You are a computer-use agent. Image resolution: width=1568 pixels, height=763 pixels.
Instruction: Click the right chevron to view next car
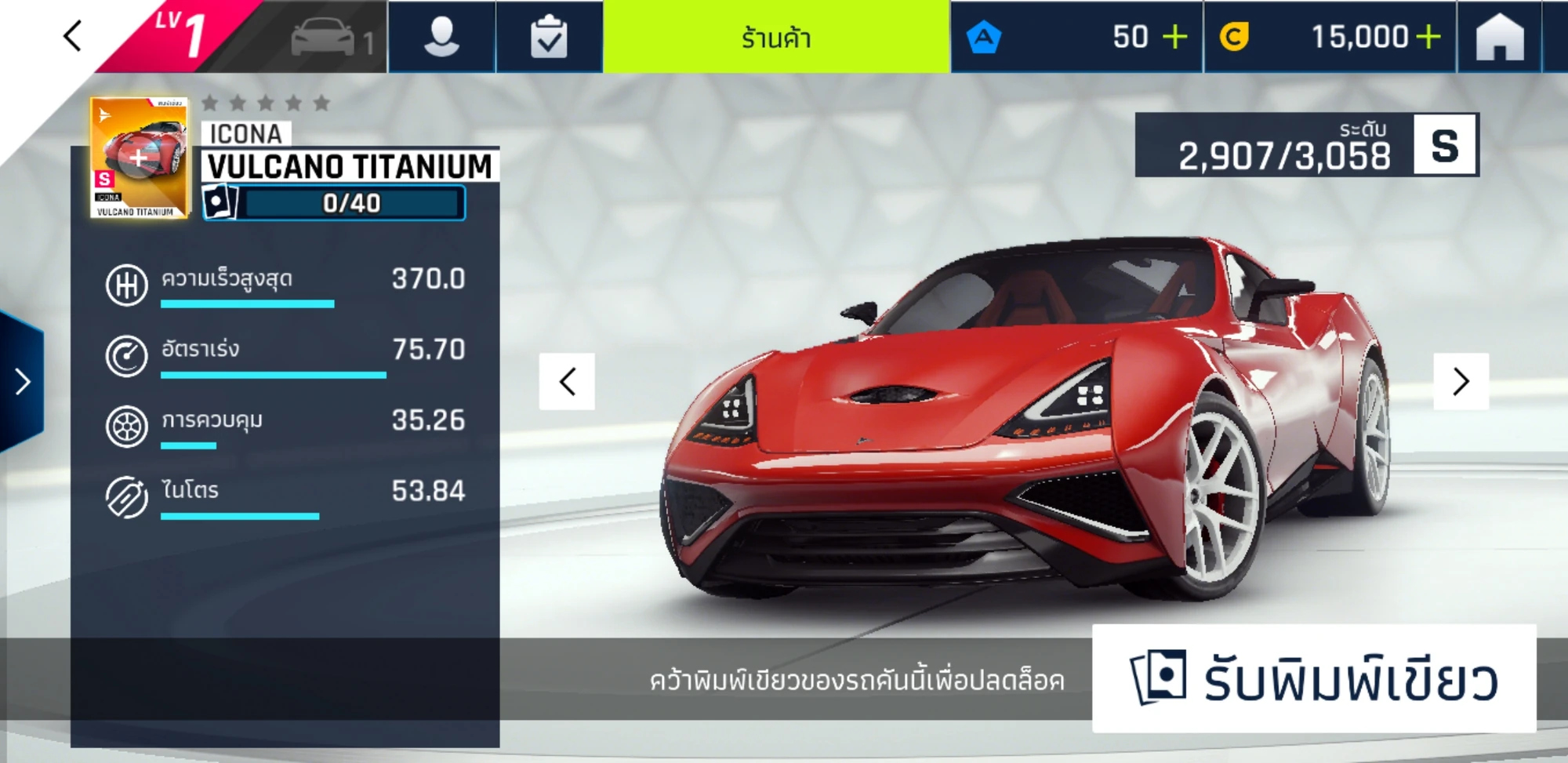point(1460,382)
